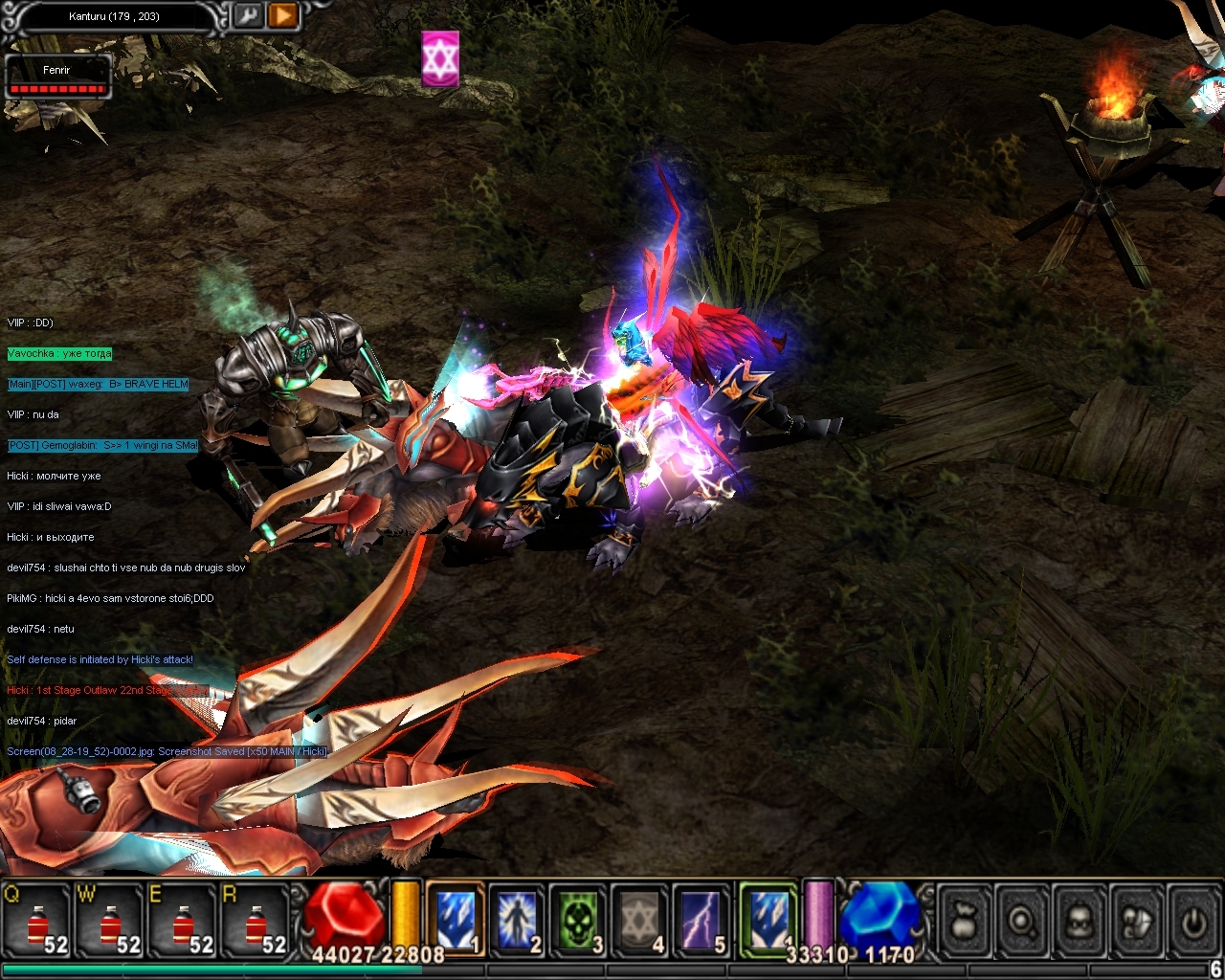Open the wrench settings button
Viewport: 1225px width, 980px height.
(x=248, y=15)
